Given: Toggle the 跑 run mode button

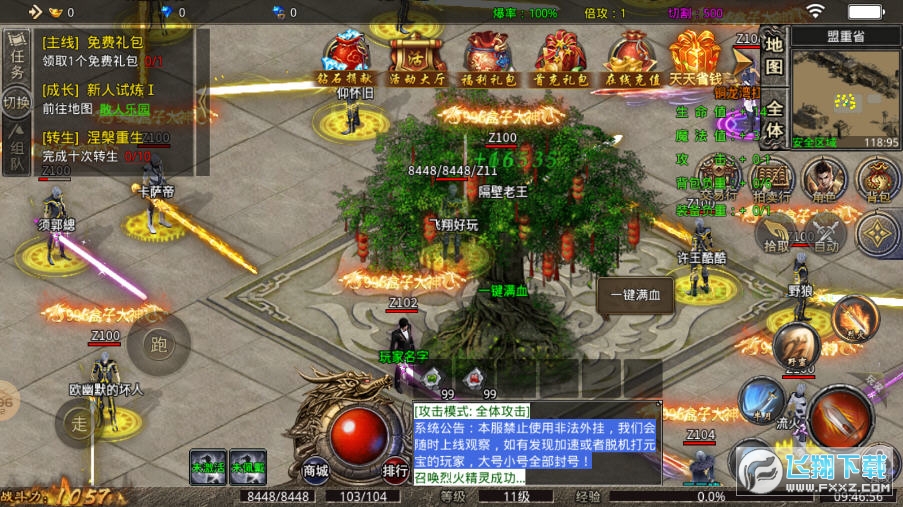Looking at the screenshot, I should [158, 345].
